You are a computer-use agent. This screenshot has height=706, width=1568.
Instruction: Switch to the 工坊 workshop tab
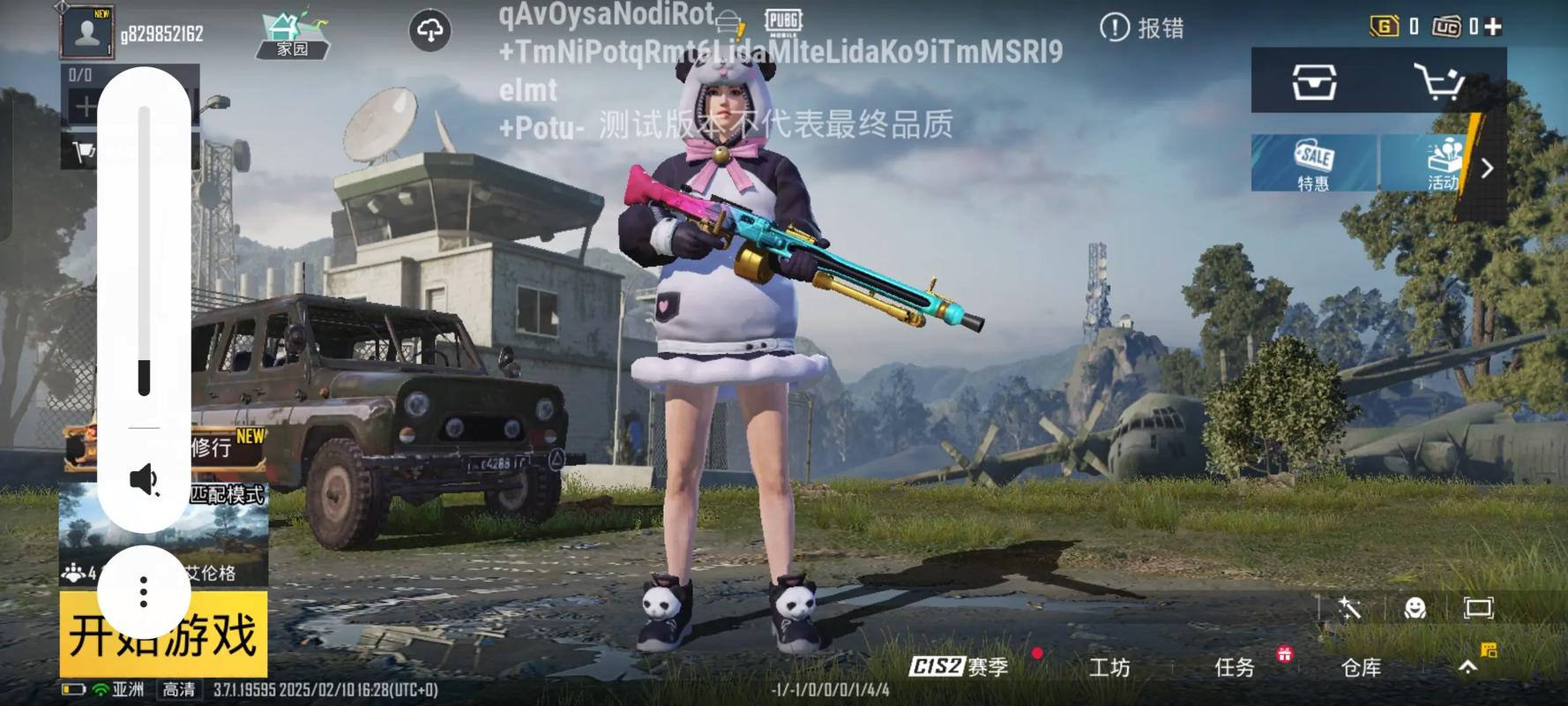tap(1109, 668)
